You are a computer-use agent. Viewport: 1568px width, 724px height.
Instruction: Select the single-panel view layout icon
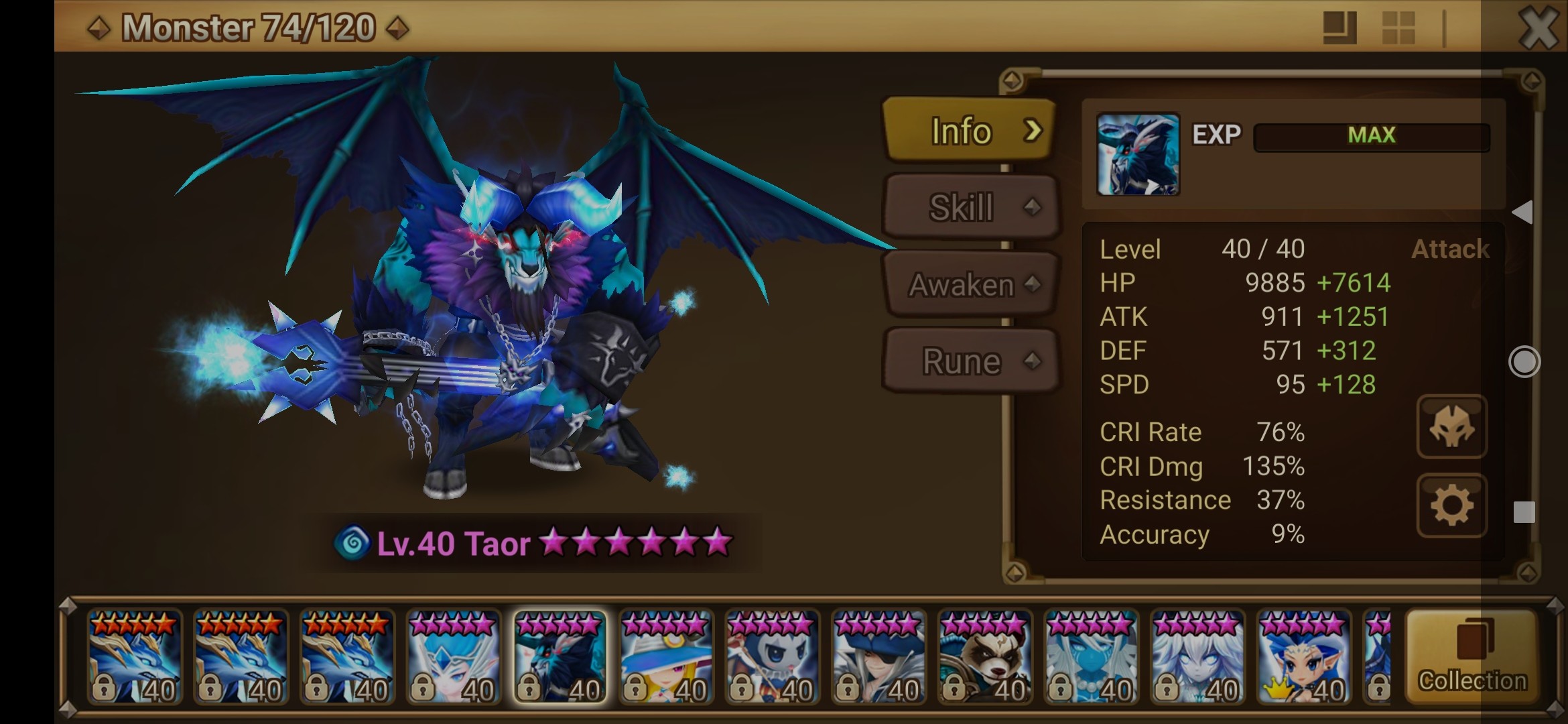[1340, 28]
